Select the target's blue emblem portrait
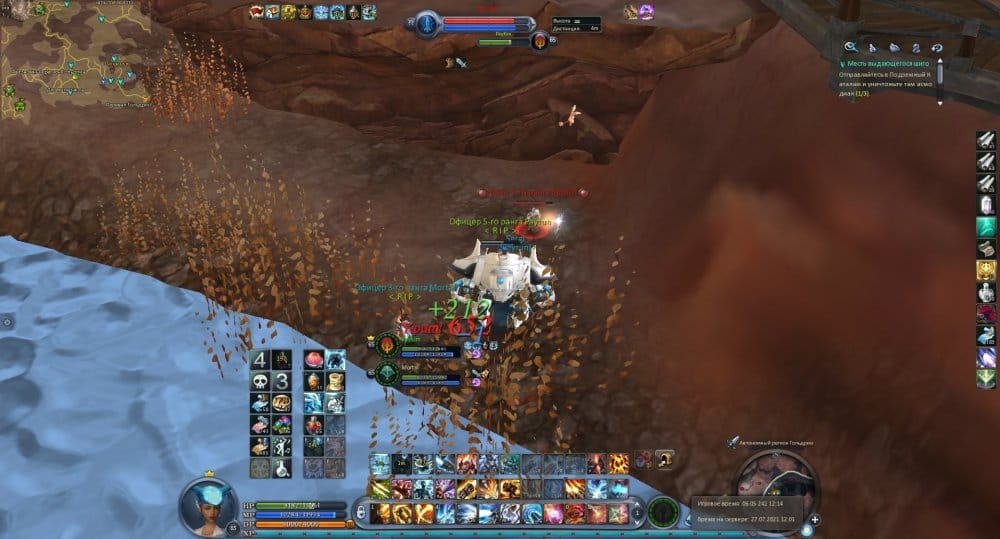Screen dimensions: 1000x539 [x=428, y=23]
